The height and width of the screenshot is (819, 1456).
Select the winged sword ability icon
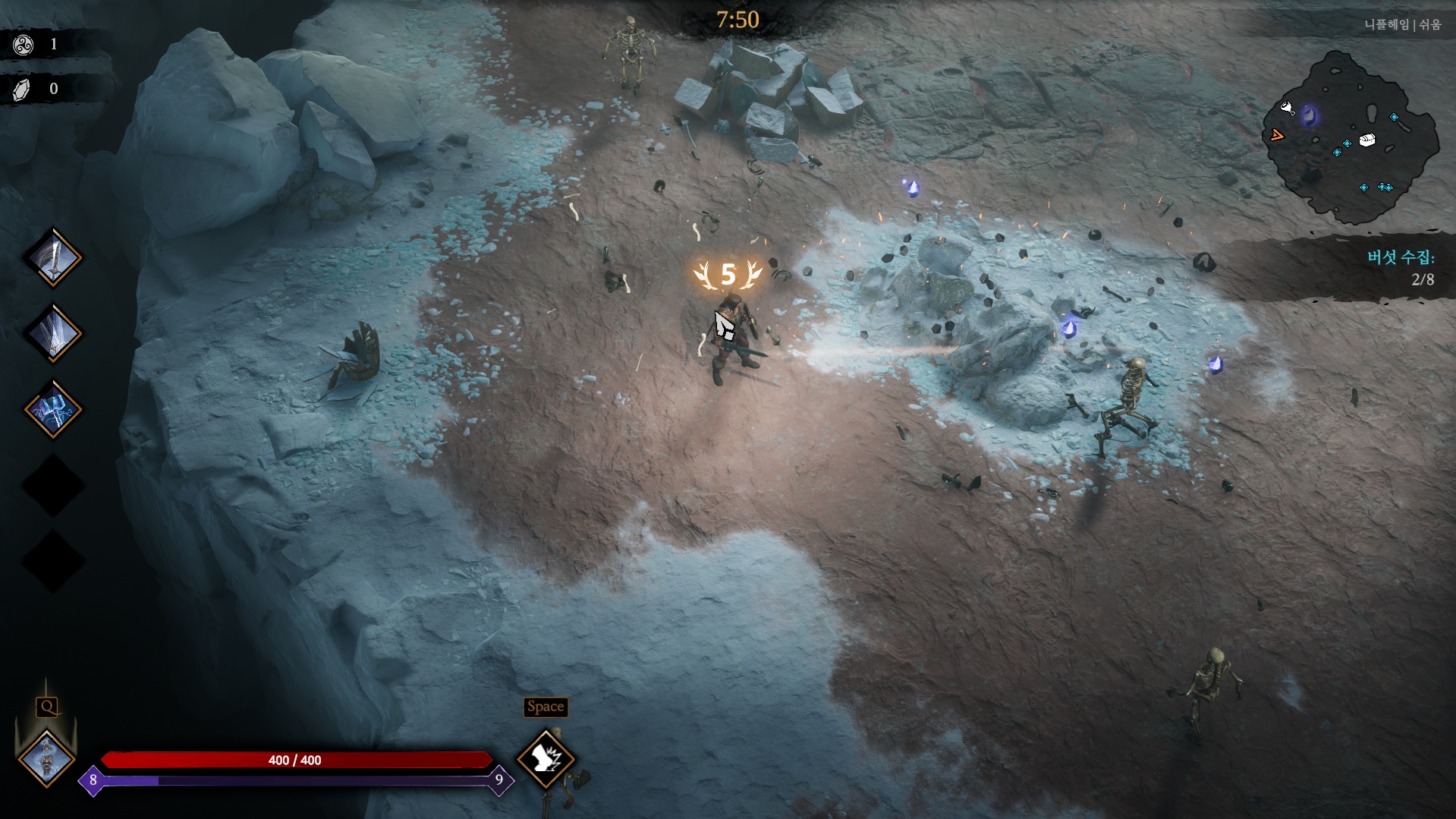click(x=53, y=333)
